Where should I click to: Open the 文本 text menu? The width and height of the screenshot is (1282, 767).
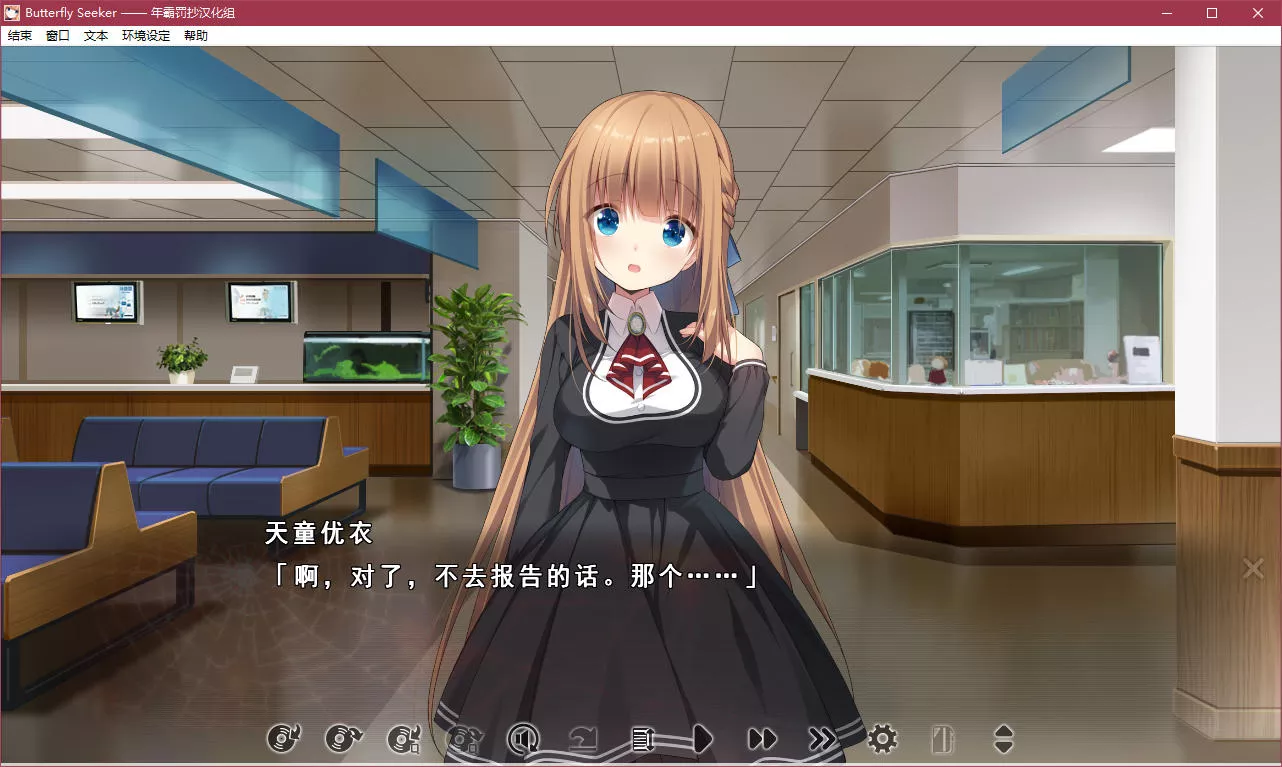pos(95,35)
